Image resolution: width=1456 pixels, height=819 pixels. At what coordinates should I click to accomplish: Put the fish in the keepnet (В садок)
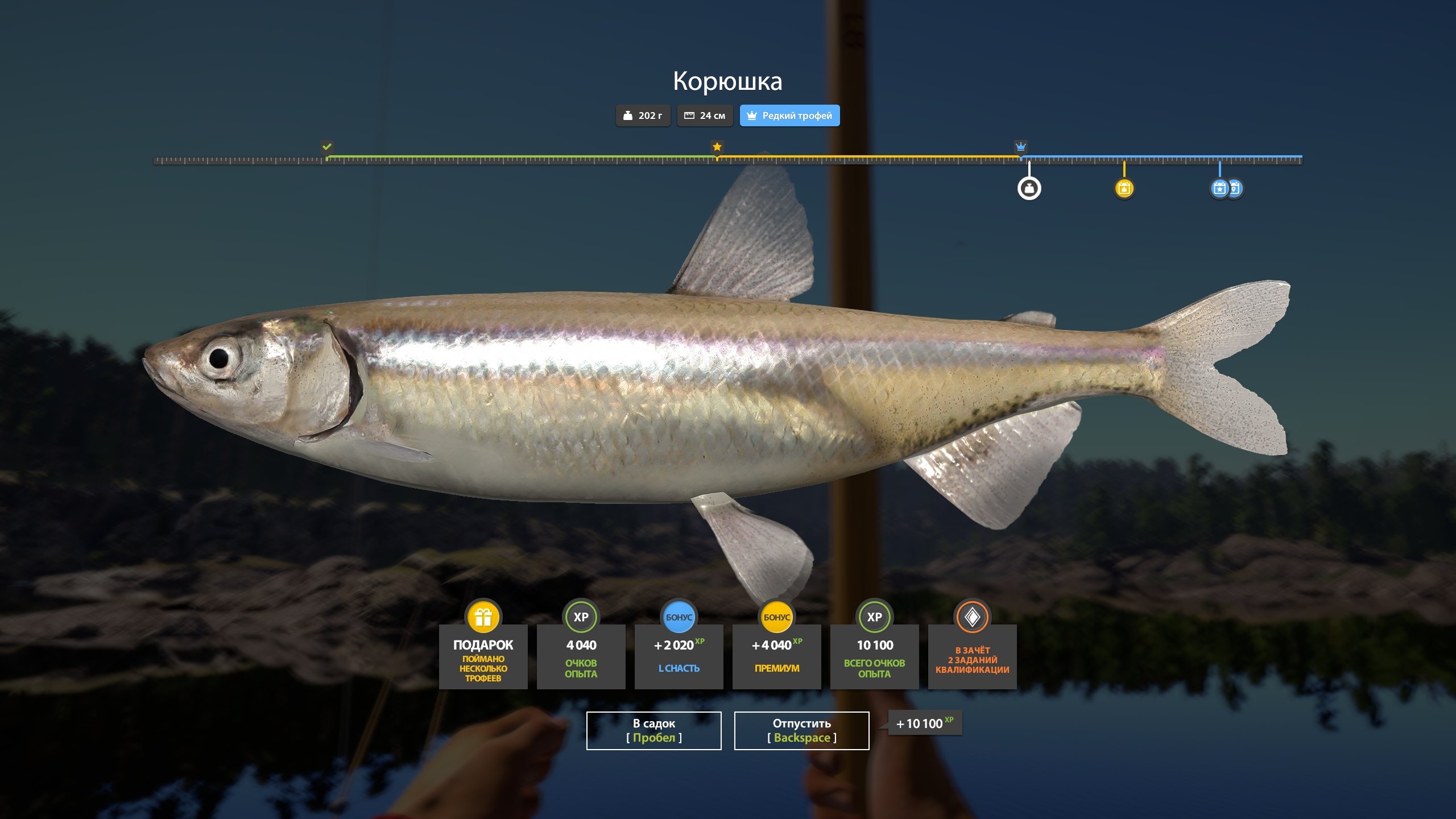pos(653,730)
